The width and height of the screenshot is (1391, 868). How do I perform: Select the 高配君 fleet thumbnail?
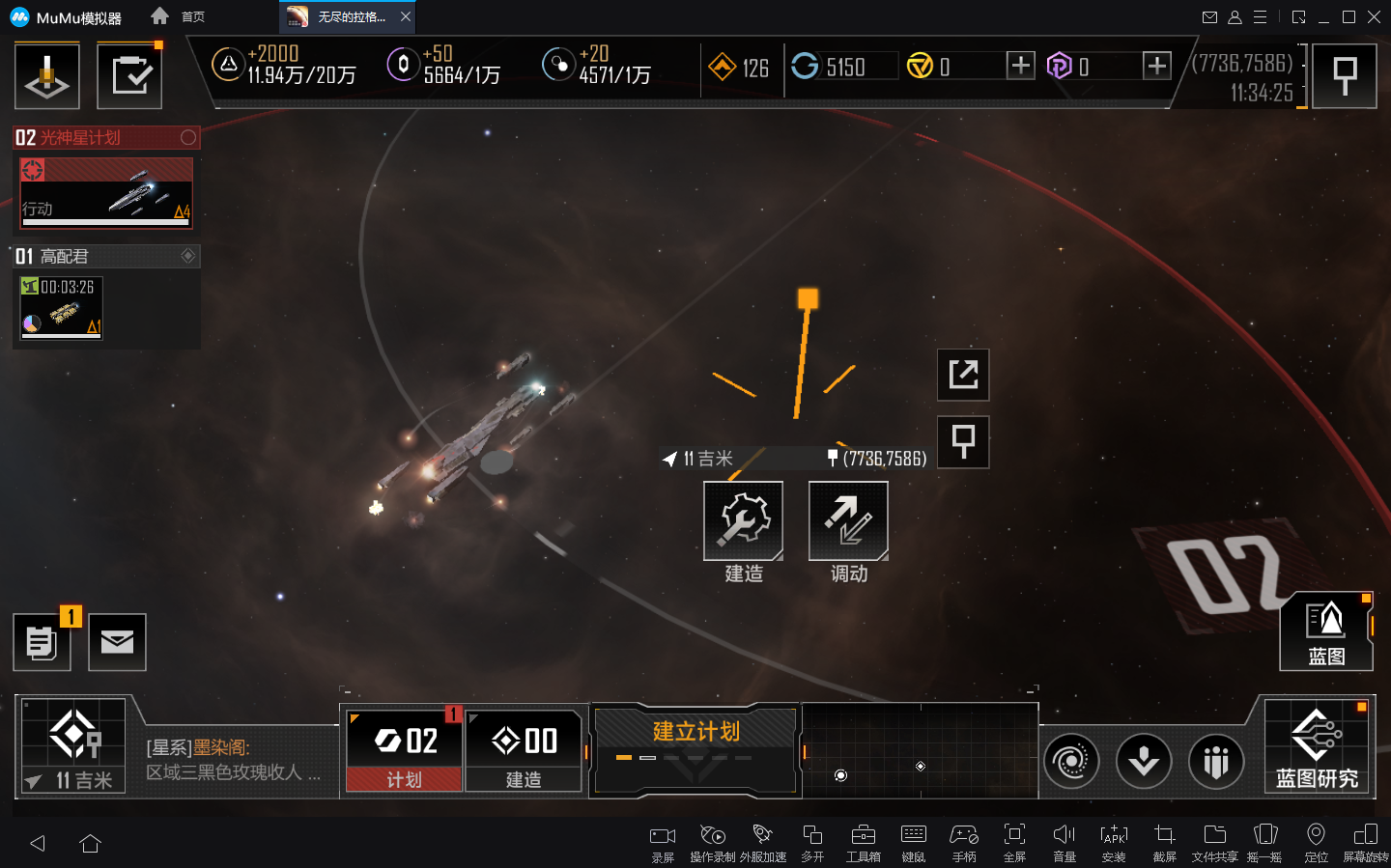click(62, 307)
